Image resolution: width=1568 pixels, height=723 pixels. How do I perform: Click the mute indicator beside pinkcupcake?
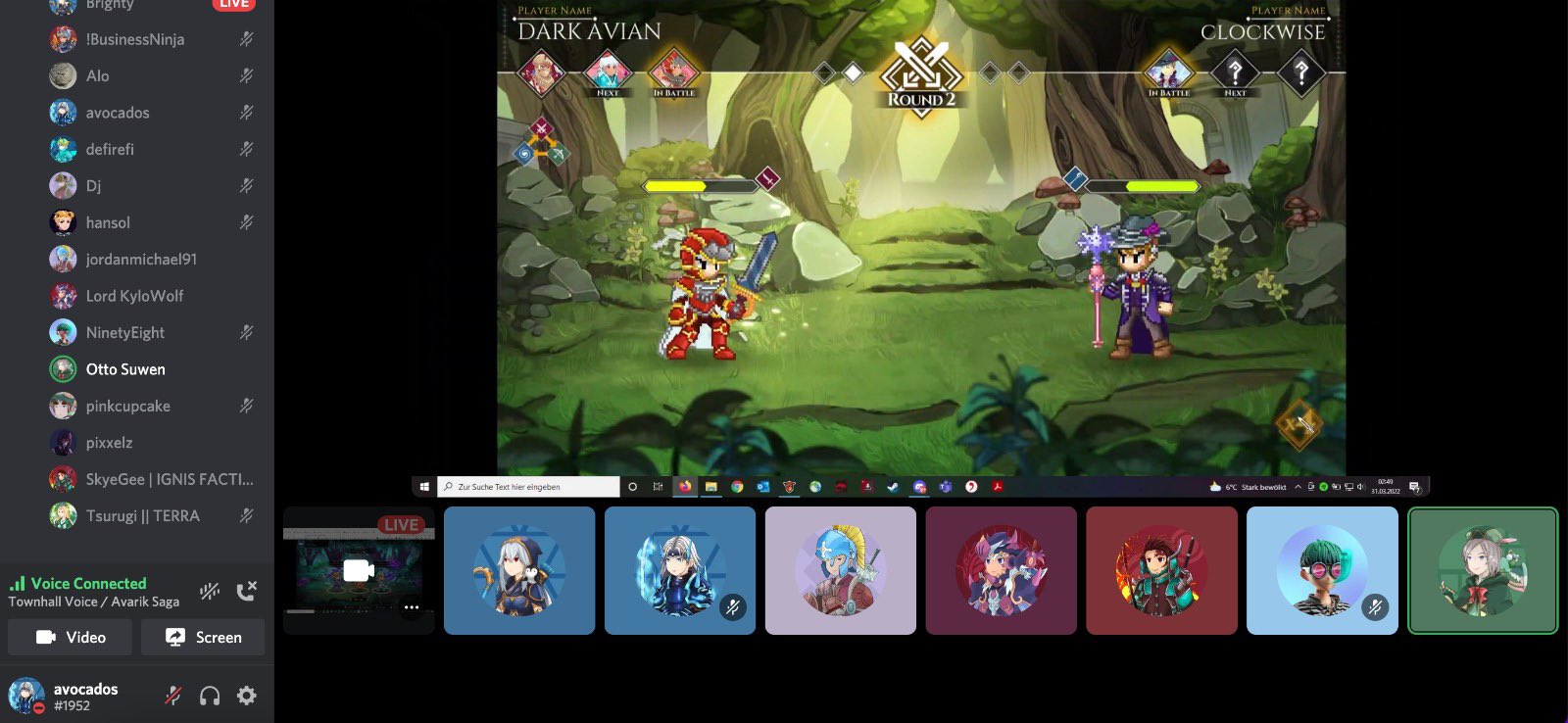click(x=247, y=406)
